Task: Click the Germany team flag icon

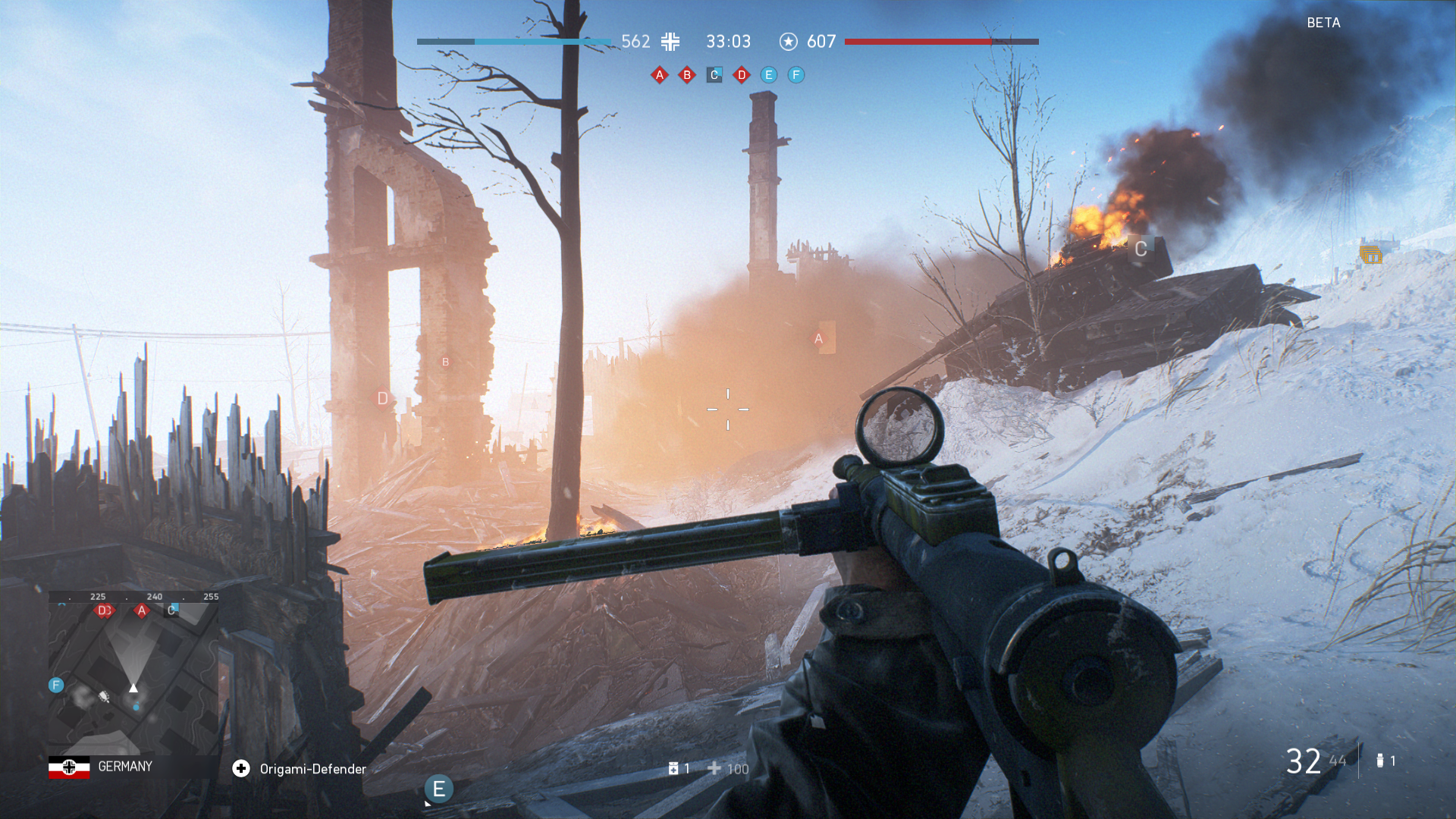Action: point(69,767)
